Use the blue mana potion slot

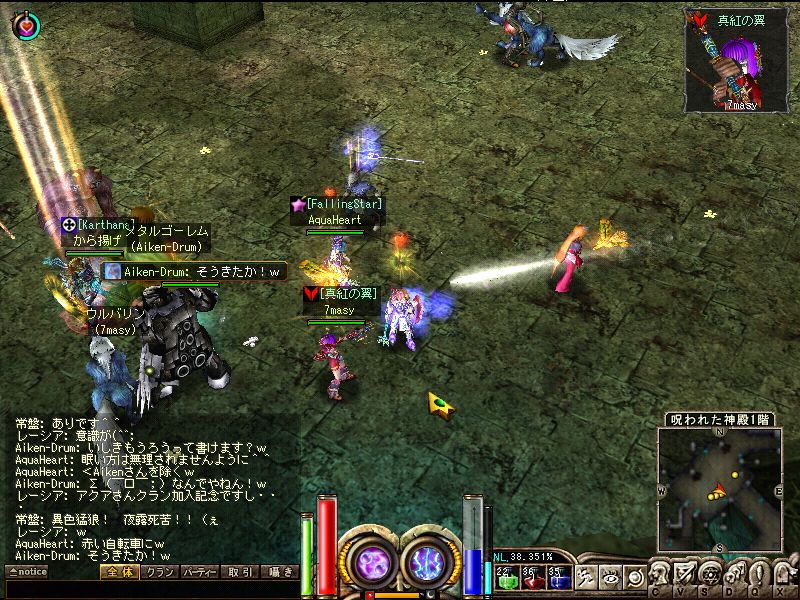(558, 575)
